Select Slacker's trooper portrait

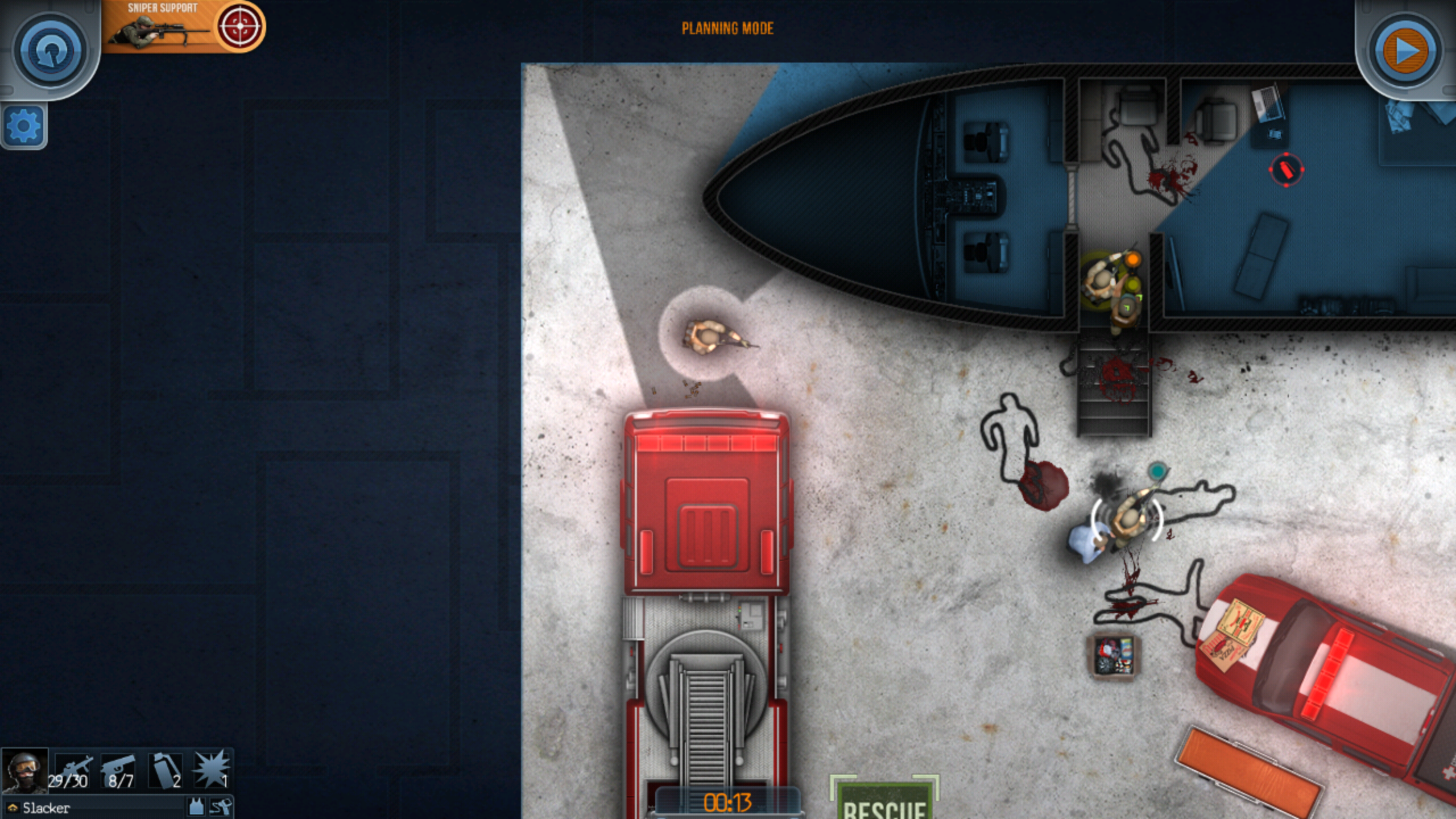(x=24, y=770)
